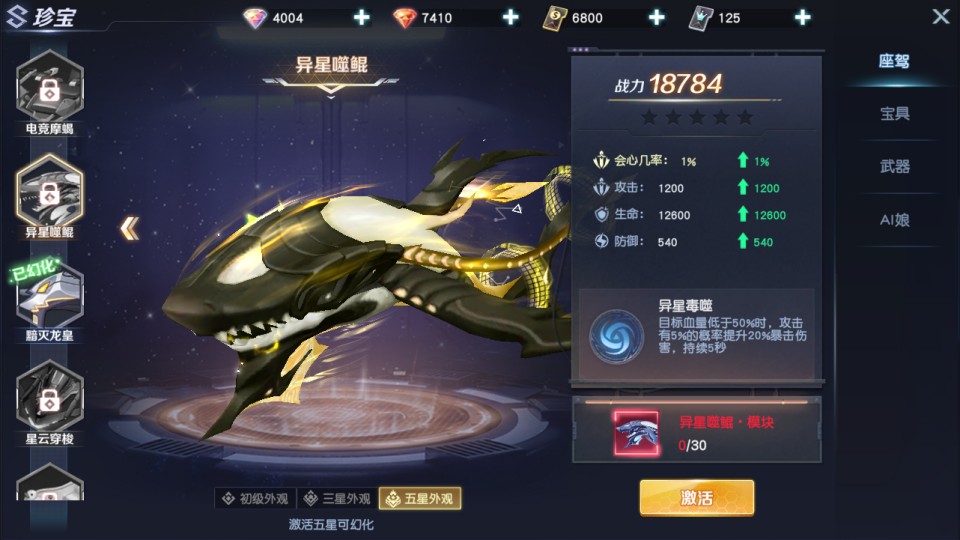The width and height of the screenshot is (960, 540).
Task: Click the left double-arrow beside the mount
Action: pyautogui.click(x=129, y=229)
